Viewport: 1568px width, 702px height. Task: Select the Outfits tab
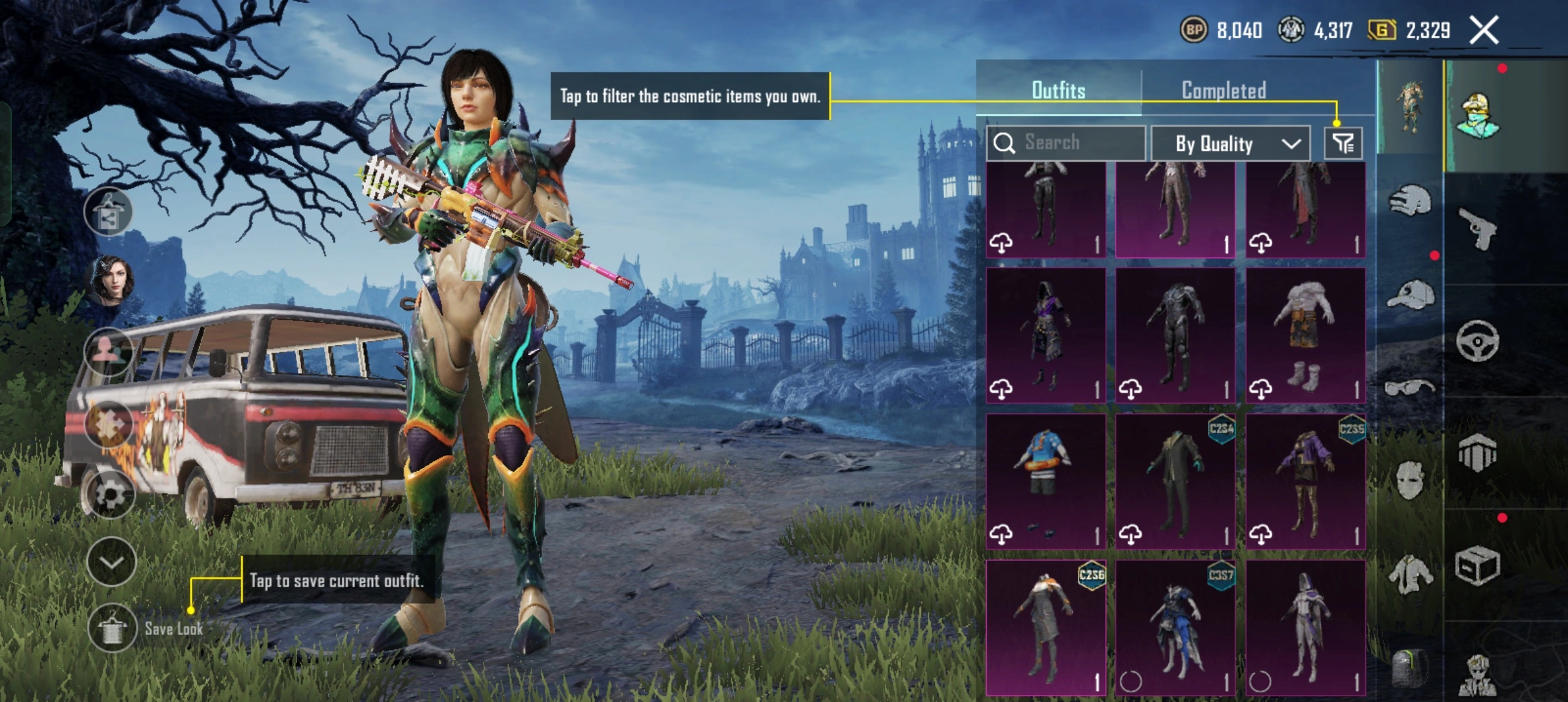(x=1058, y=90)
